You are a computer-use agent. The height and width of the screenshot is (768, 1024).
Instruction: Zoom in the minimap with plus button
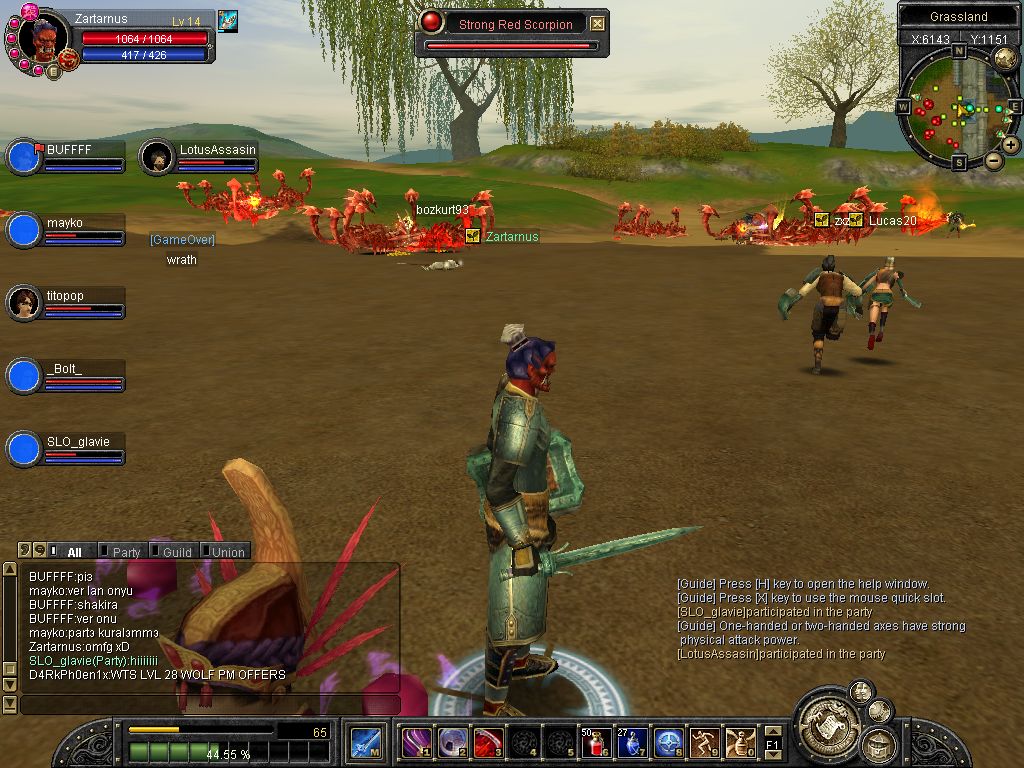click(x=1011, y=144)
